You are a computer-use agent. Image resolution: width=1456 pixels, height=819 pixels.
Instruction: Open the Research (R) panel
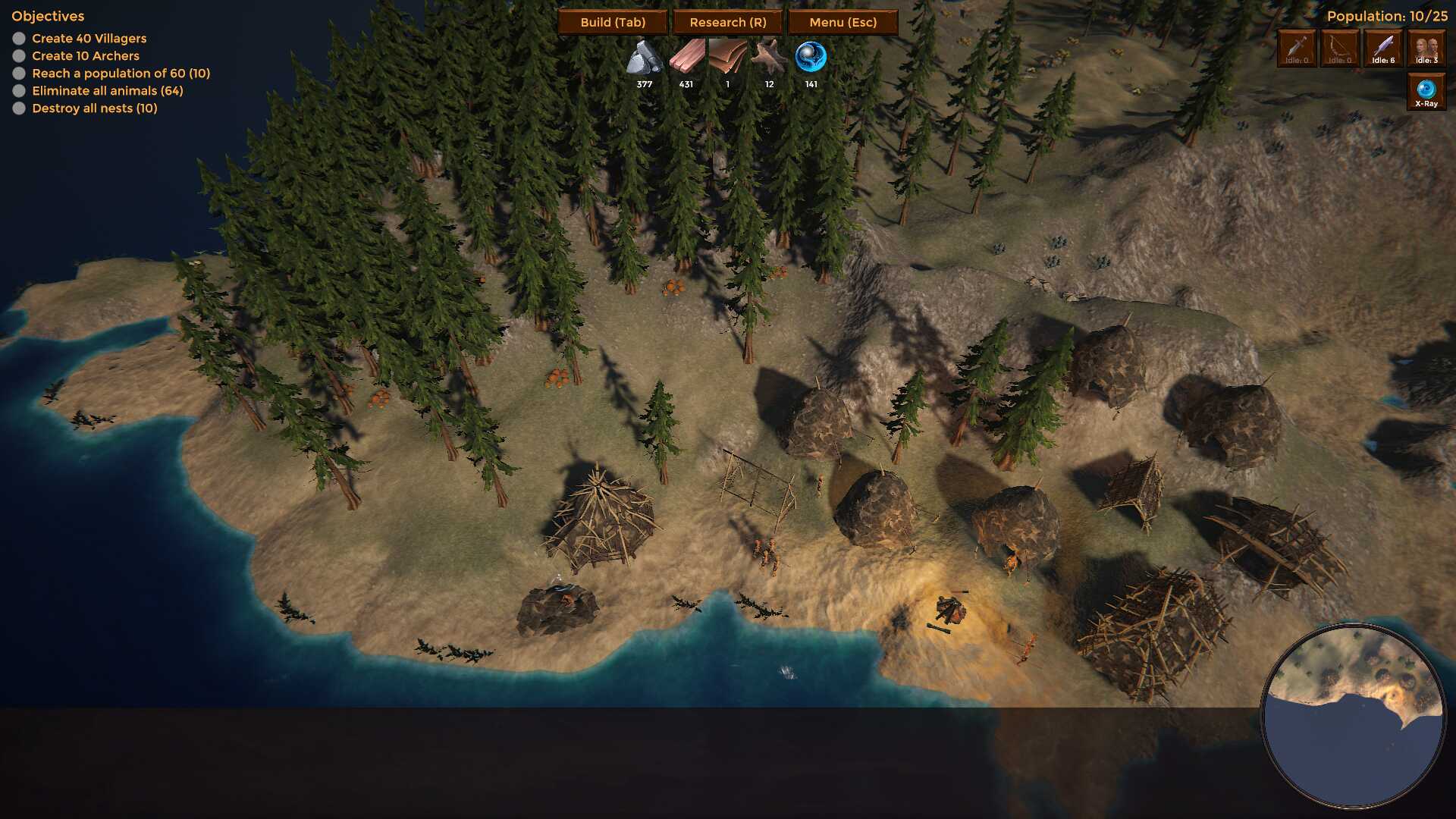click(728, 22)
